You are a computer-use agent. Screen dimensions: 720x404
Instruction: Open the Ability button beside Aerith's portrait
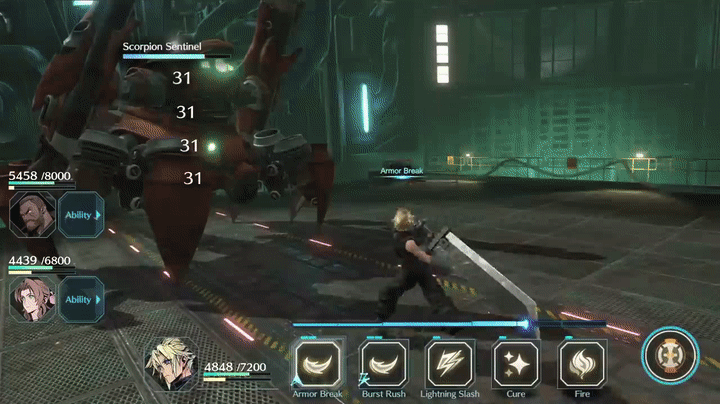click(x=81, y=298)
